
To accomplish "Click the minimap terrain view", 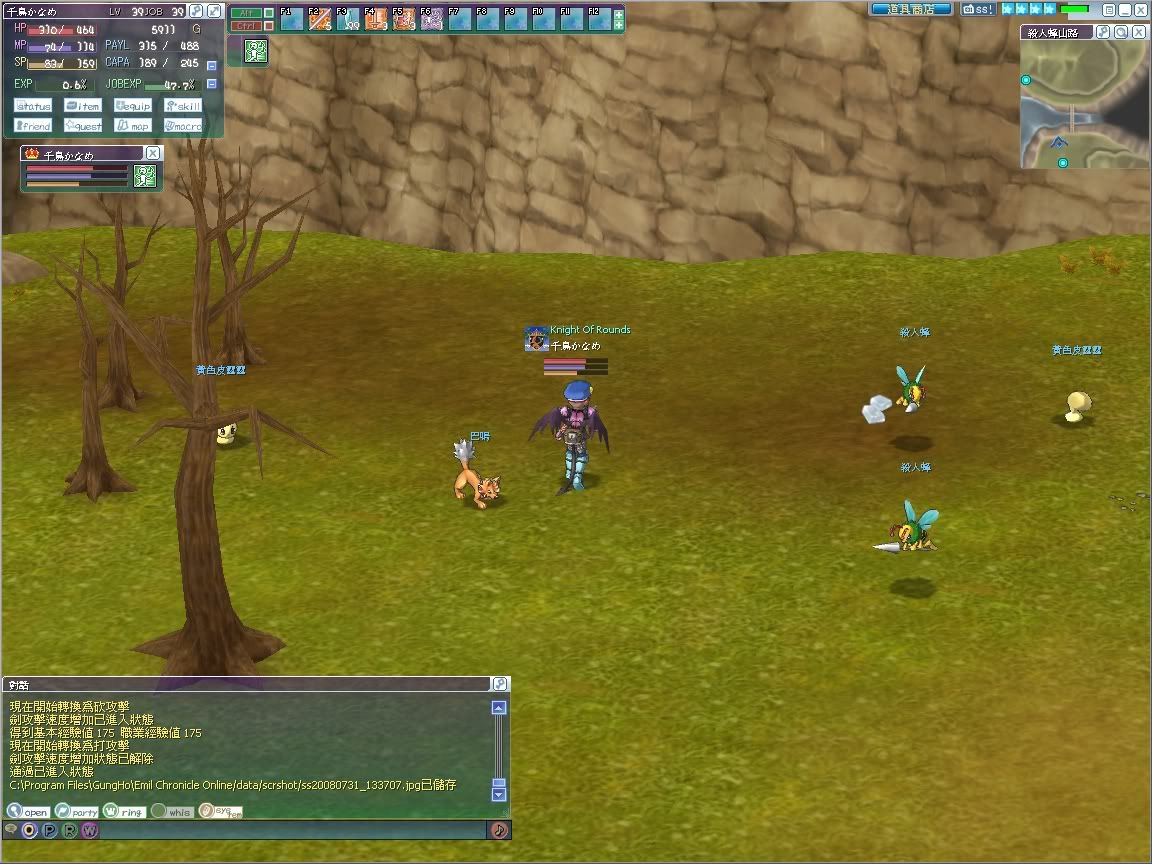I will pos(1084,104).
